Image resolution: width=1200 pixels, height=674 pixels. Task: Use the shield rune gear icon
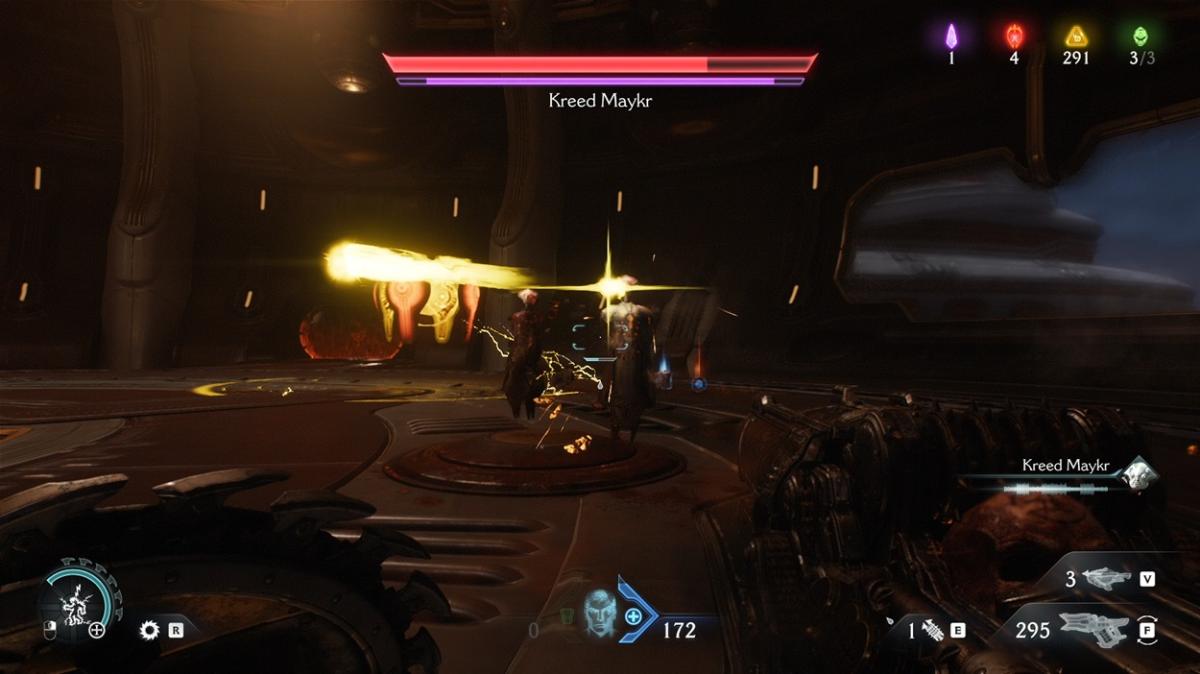click(x=150, y=630)
